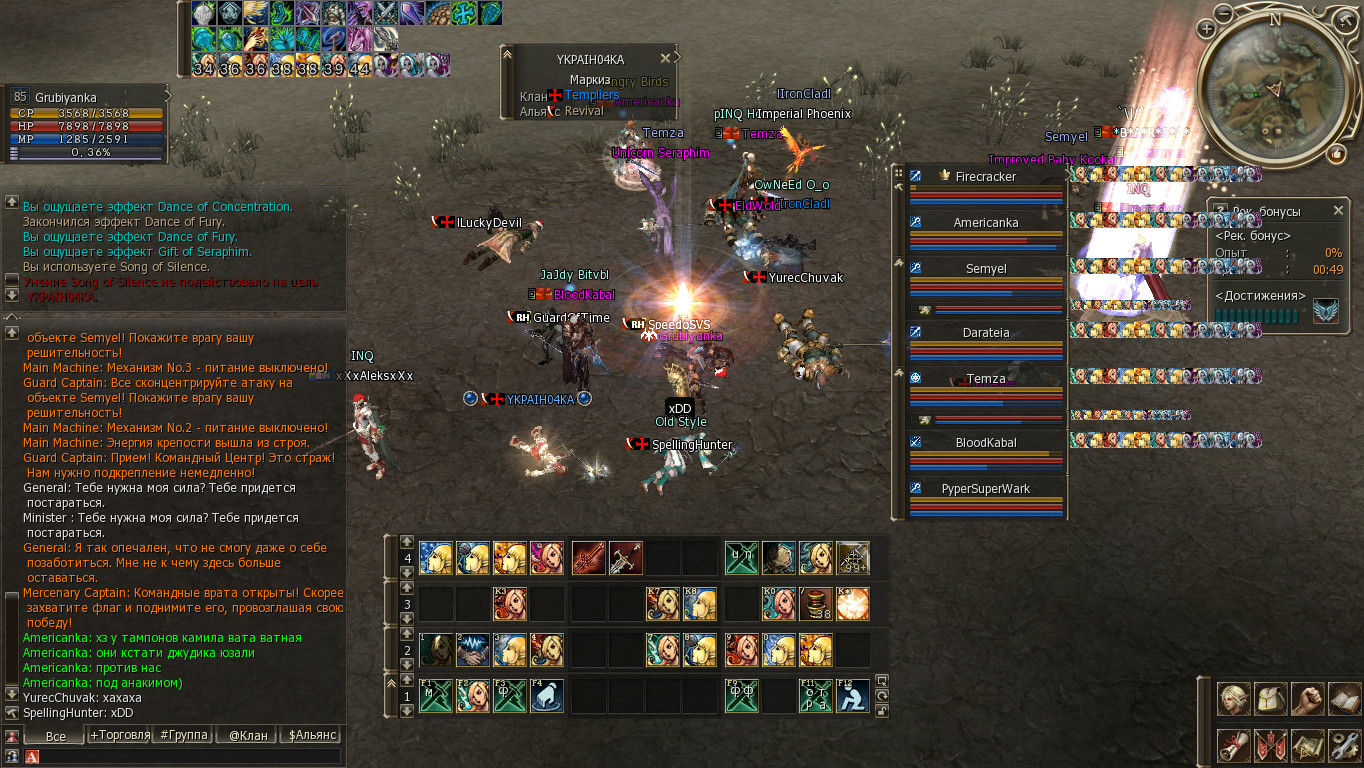Use the potion slot showing 38
The height and width of the screenshot is (768, 1364).
[x=815, y=604]
